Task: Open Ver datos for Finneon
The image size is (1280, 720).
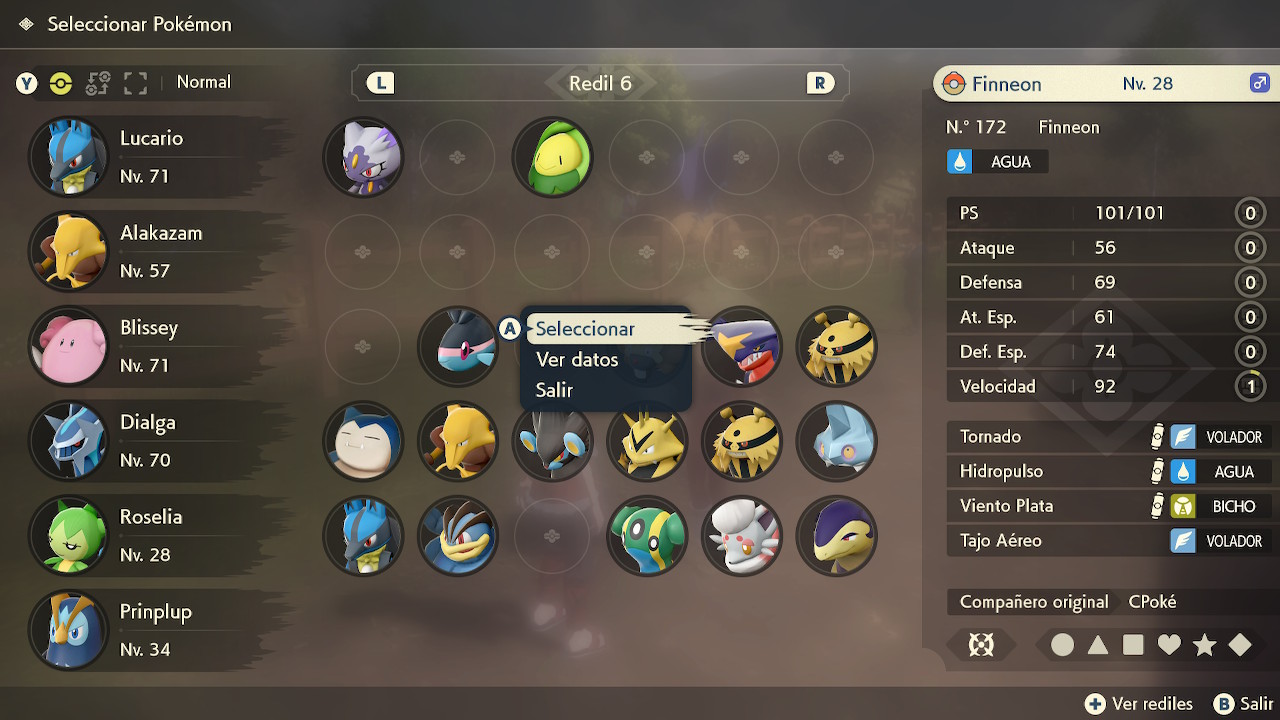Action: coord(577,360)
